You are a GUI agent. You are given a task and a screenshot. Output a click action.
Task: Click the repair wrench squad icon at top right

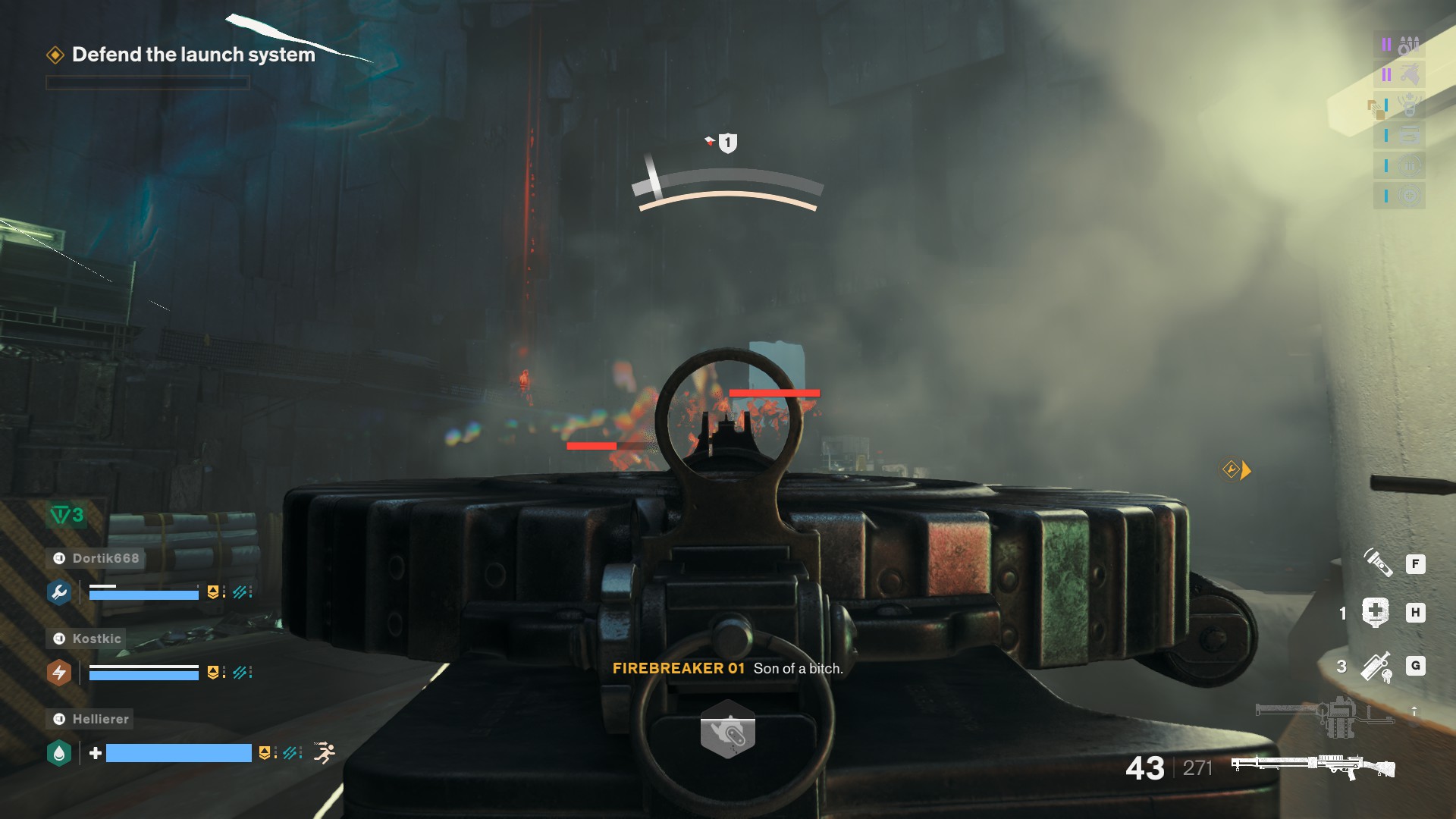[x=1410, y=73]
